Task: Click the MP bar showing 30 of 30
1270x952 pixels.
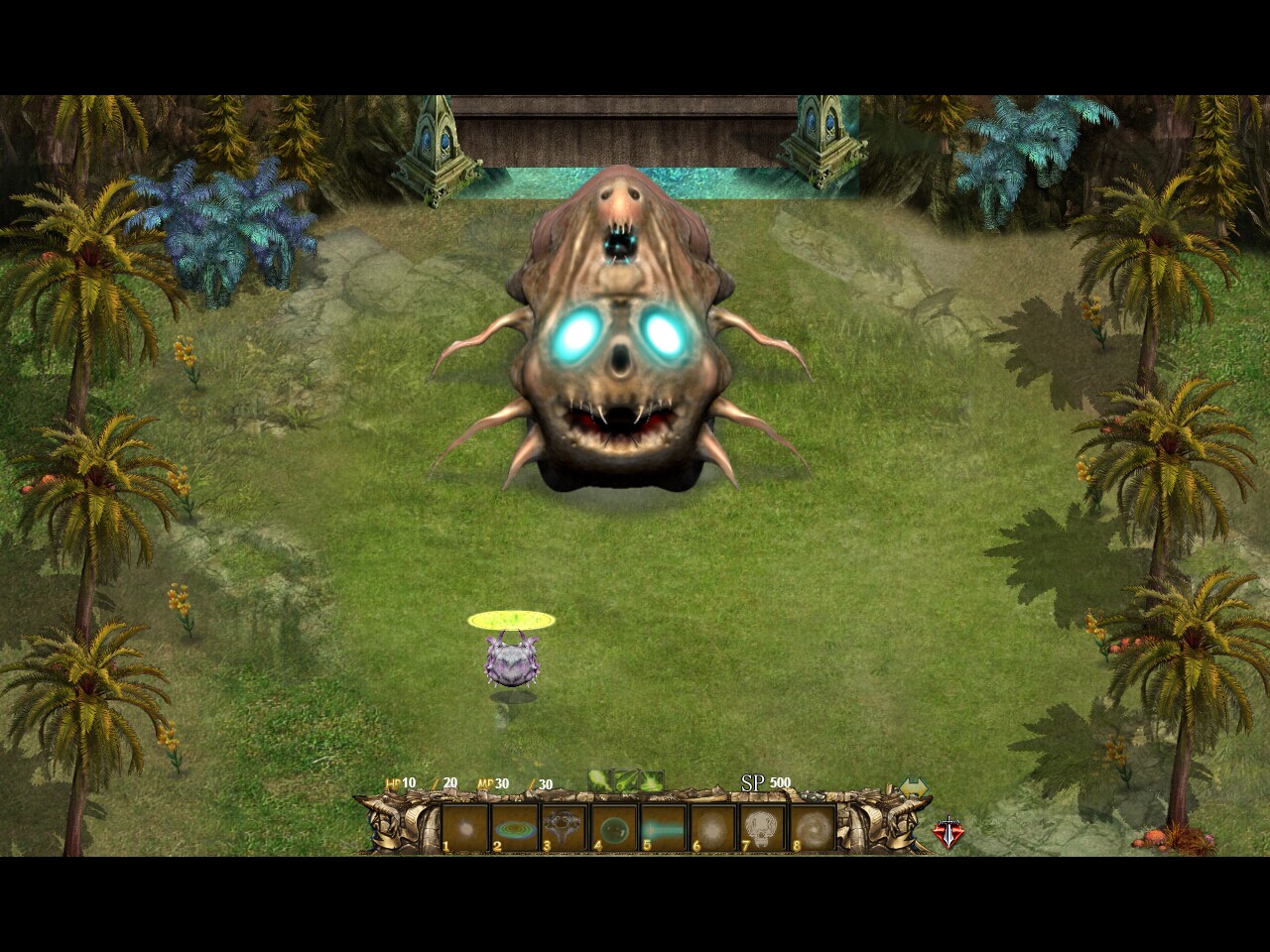Action: click(x=515, y=782)
